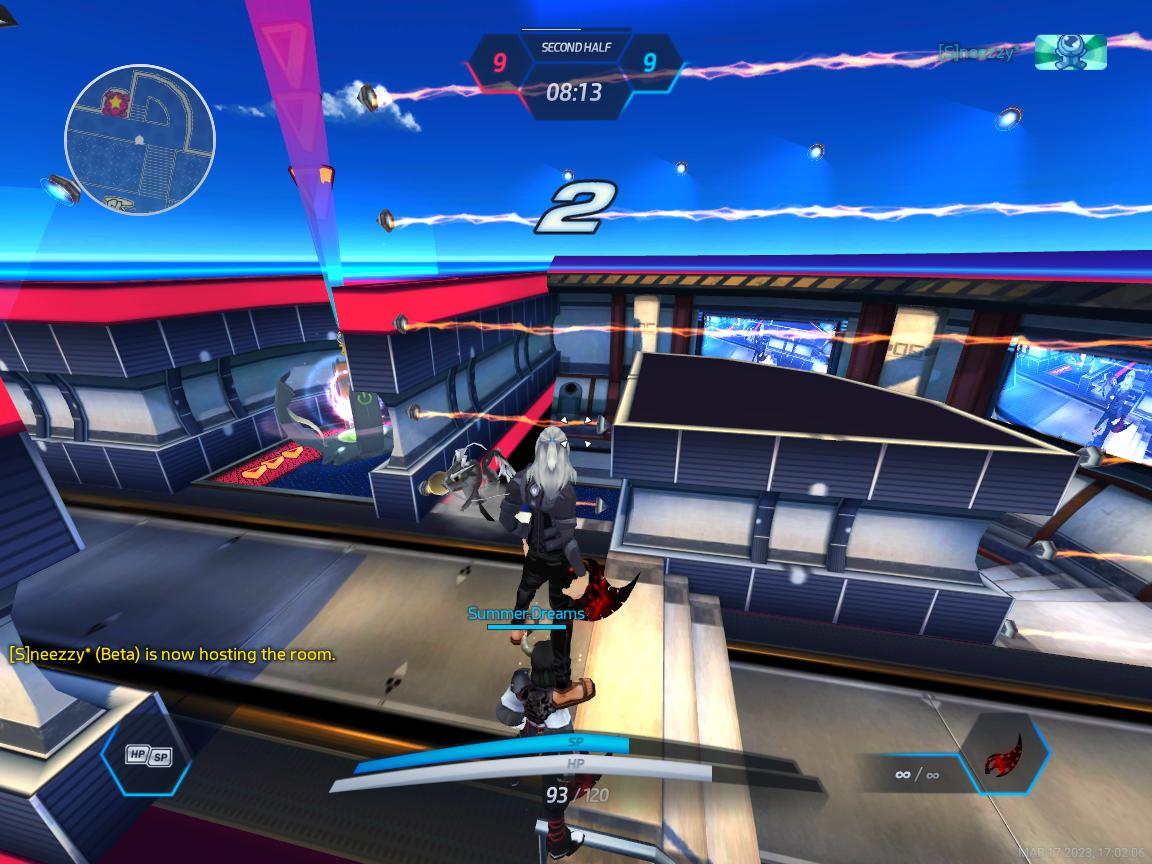Click the circular minimap
The image size is (1152, 864).
[x=140, y=139]
